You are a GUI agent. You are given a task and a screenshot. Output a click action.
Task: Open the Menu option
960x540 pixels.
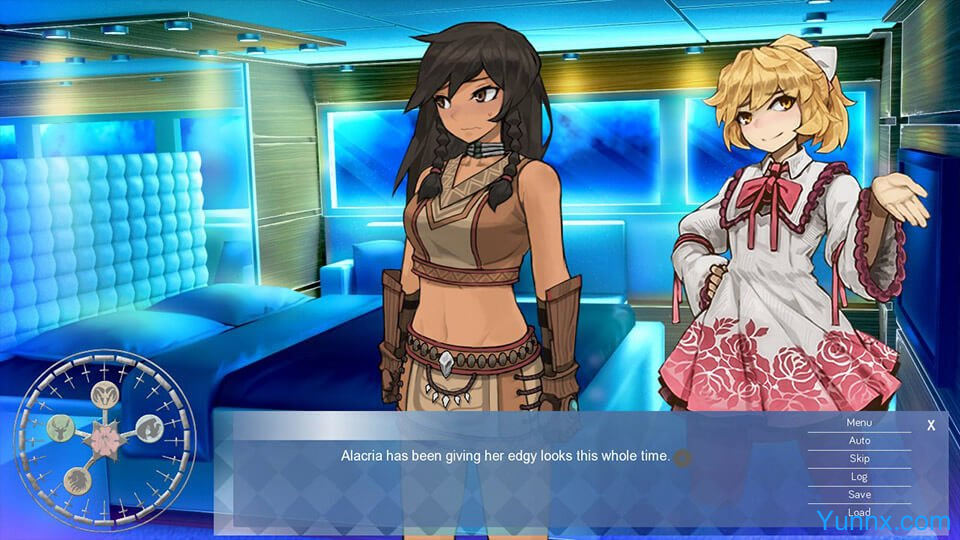(x=859, y=422)
